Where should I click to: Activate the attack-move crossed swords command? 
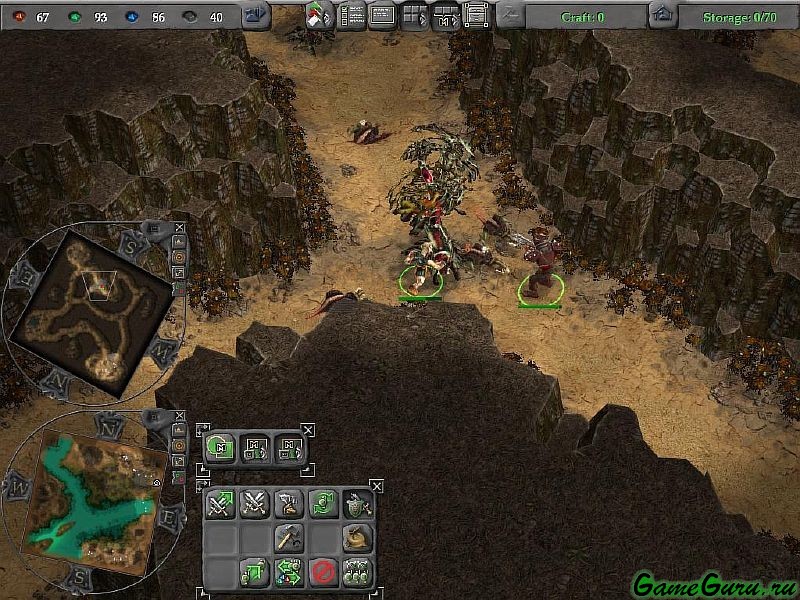(220, 504)
